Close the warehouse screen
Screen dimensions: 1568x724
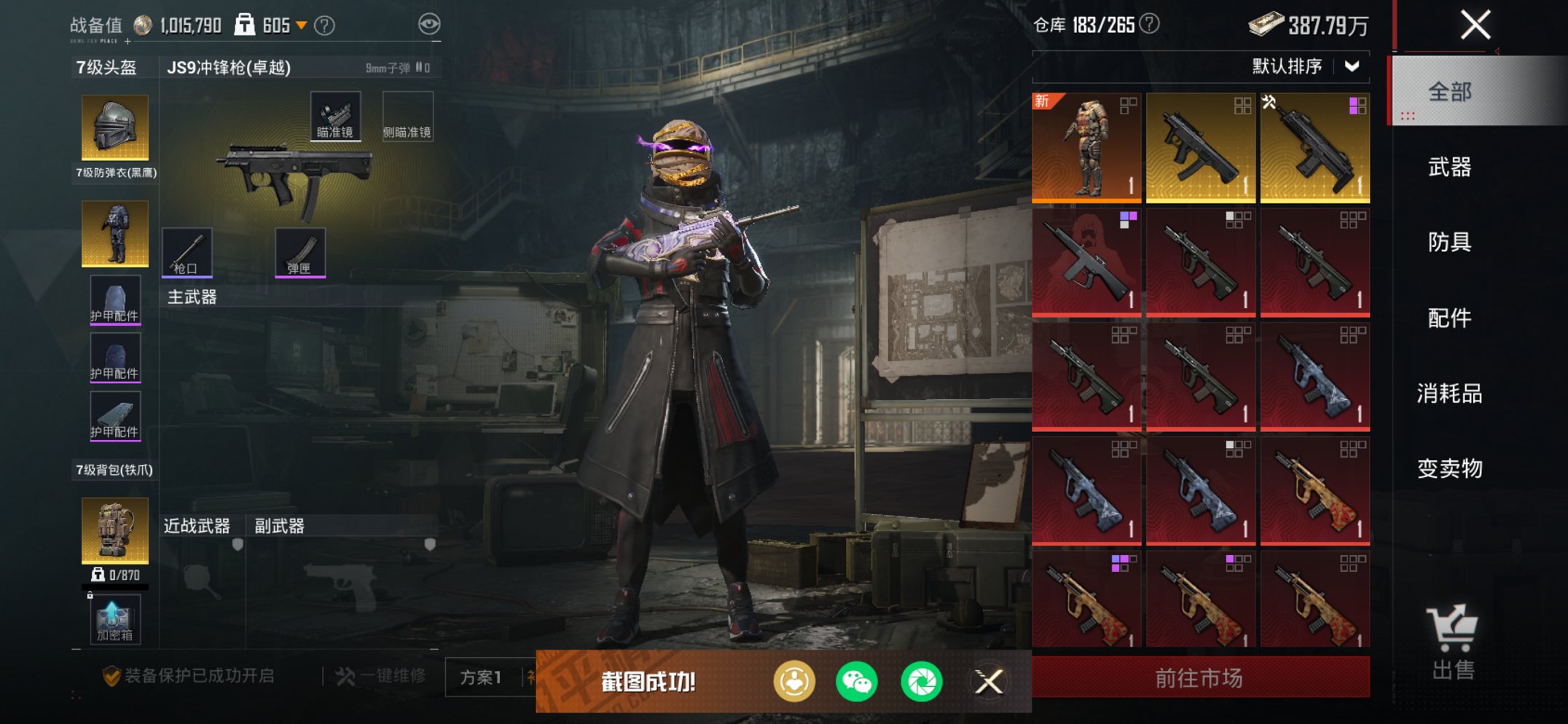1475,25
